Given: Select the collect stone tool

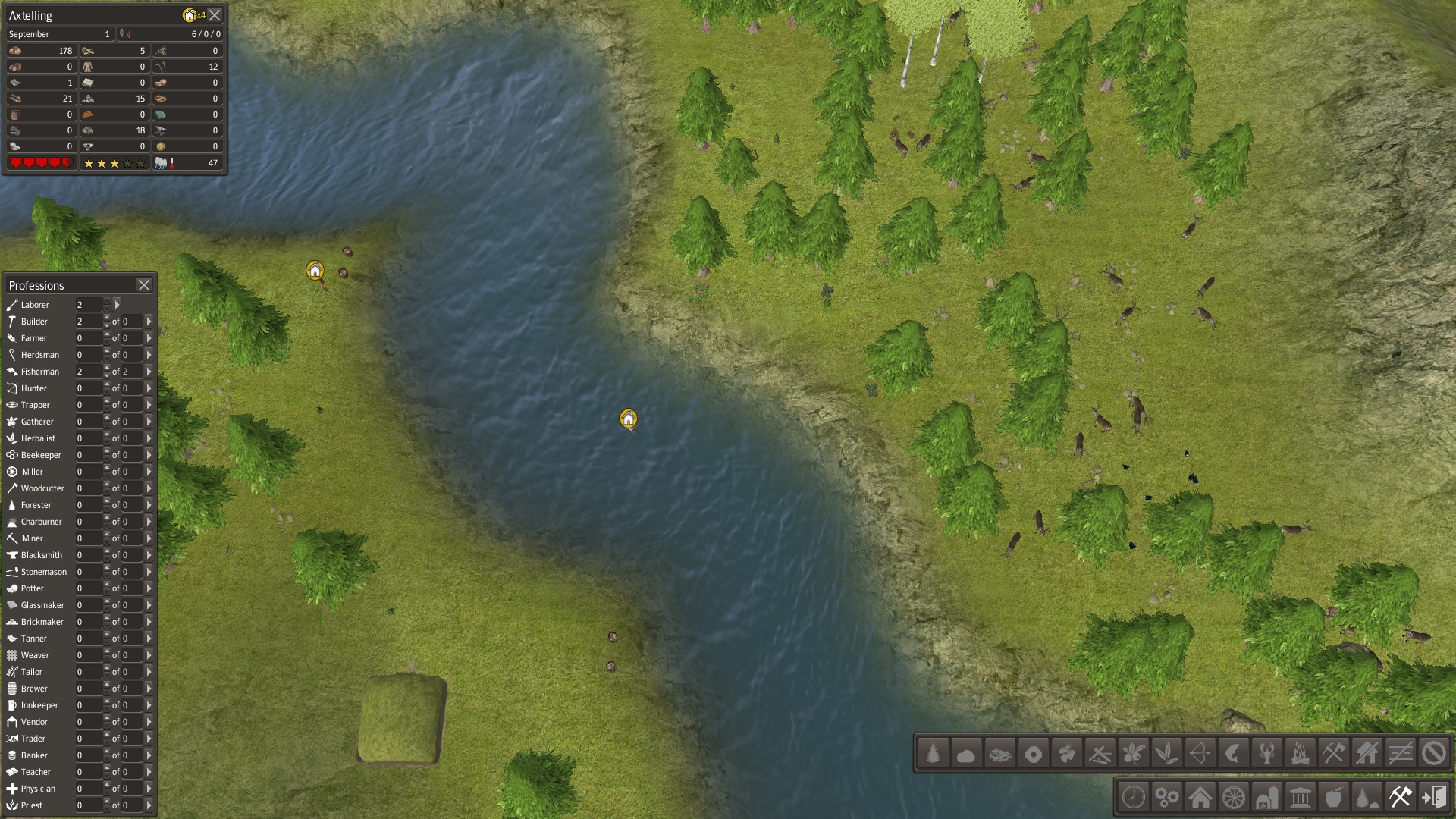Looking at the screenshot, I should [966, 754].
